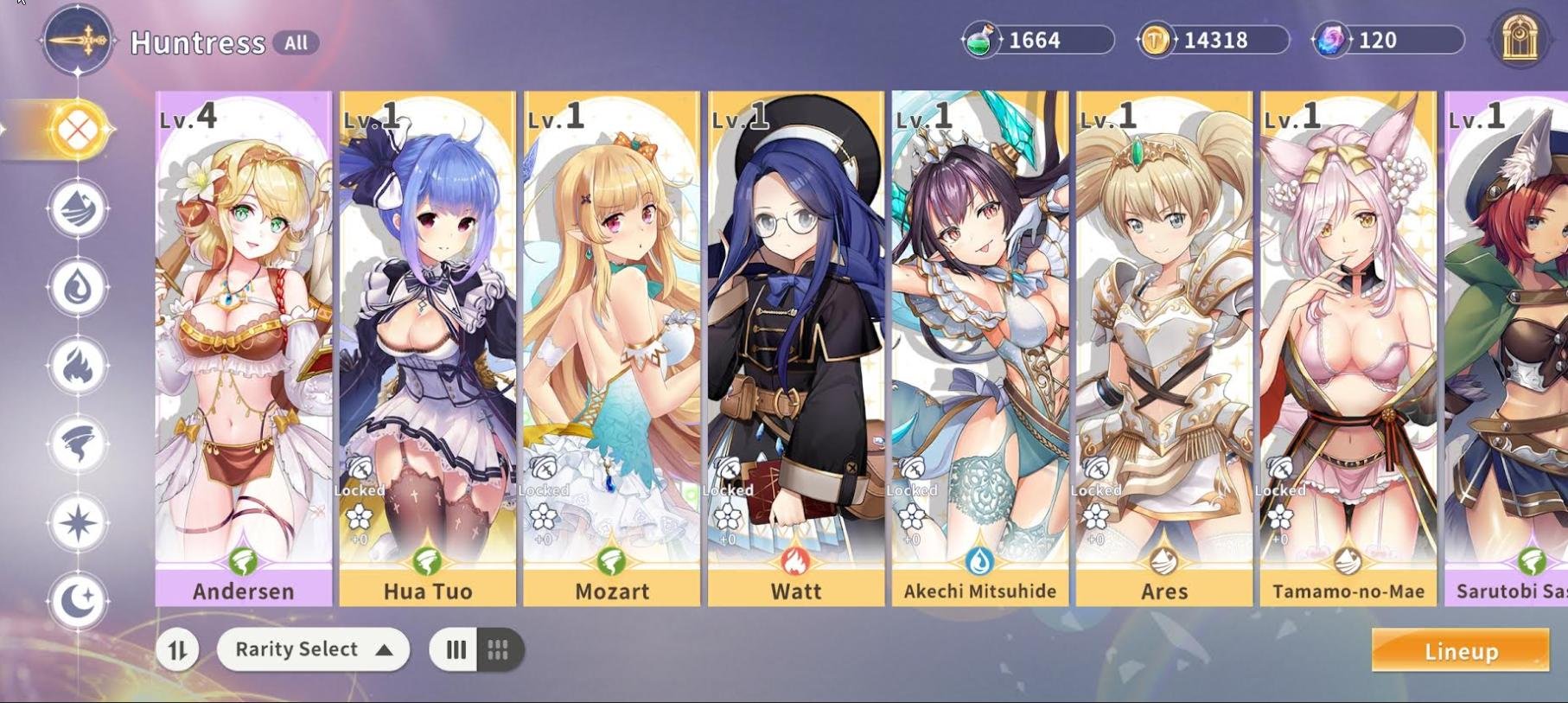This screenshot has width=1568, height=703.
Task: Open Akechi Mitsuhide's card
Action: tap(979, 346)
